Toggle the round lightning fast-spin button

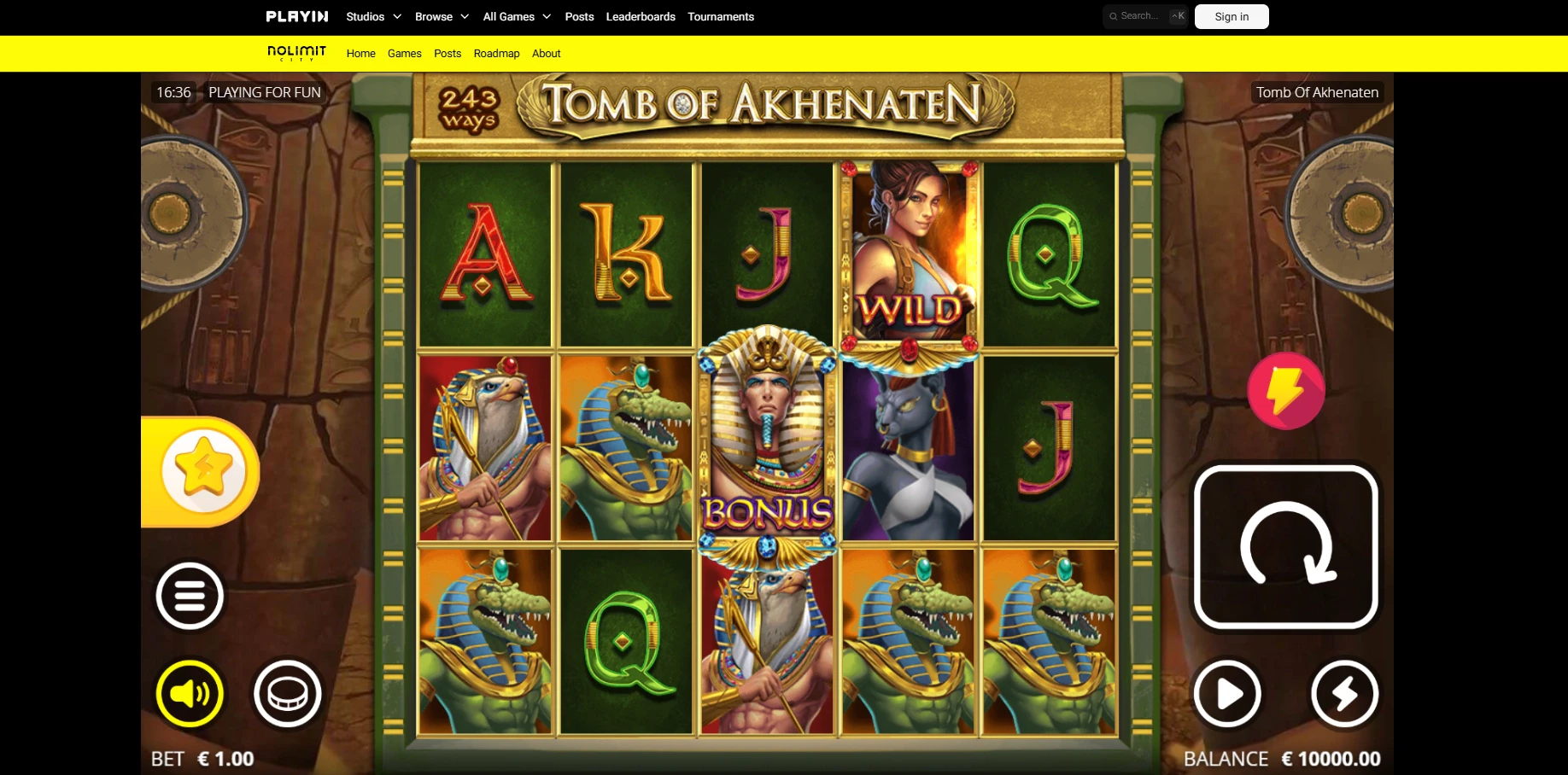1344,694
